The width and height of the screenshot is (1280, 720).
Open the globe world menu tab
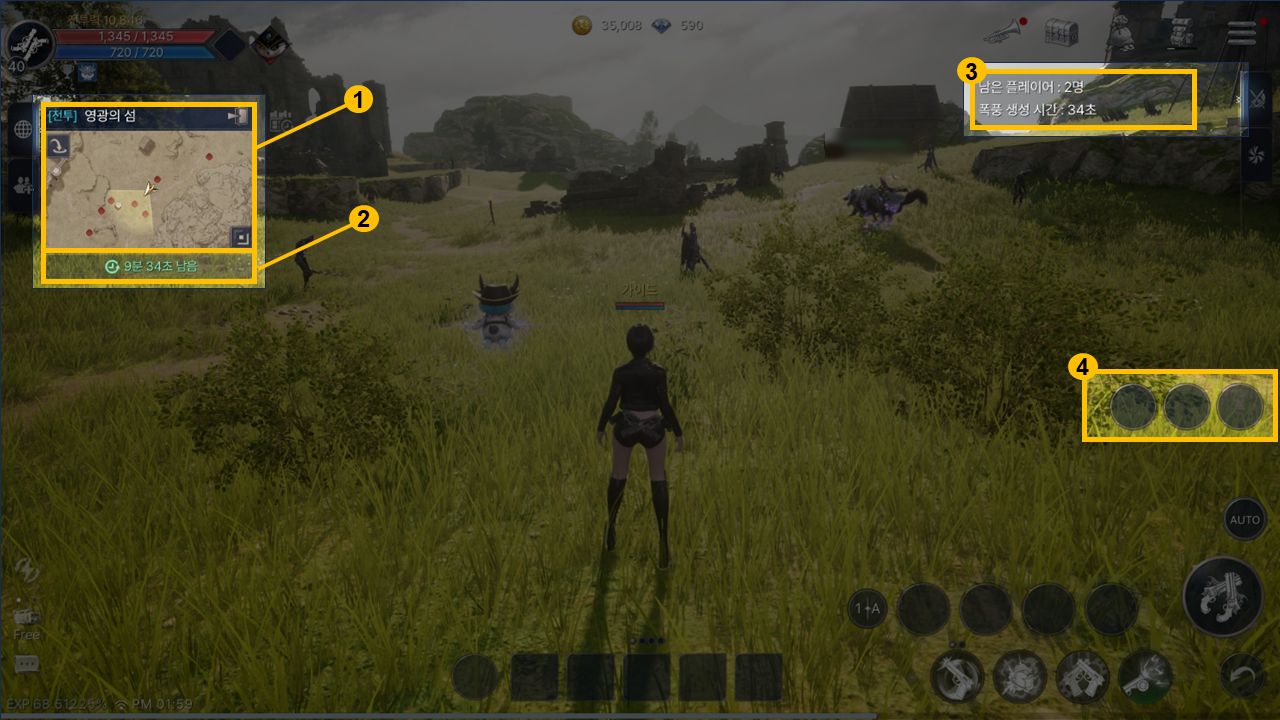(21, 130)
